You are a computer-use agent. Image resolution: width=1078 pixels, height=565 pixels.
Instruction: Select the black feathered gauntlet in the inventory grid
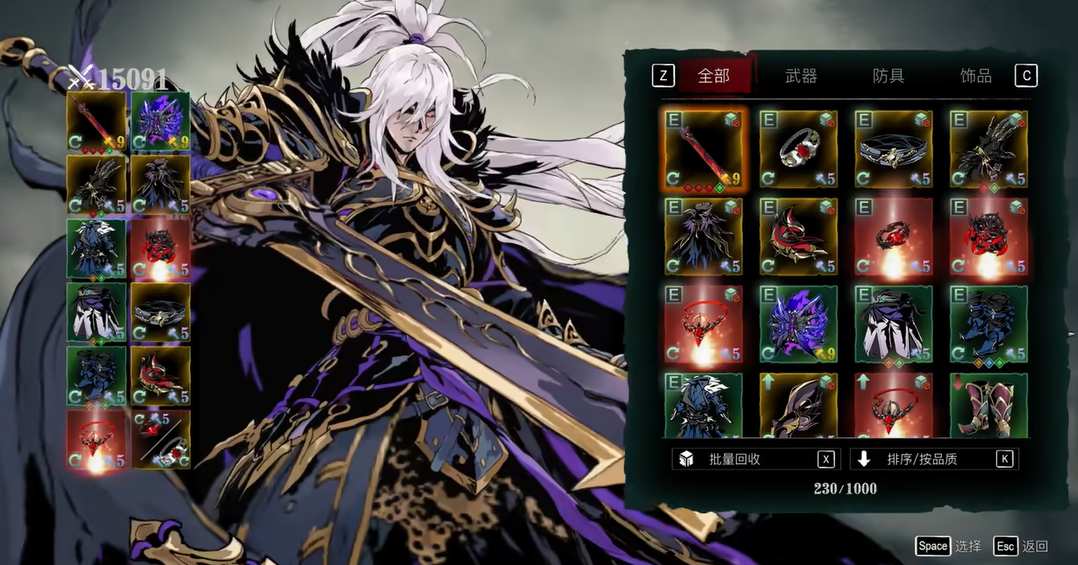(x=989, y=149)
